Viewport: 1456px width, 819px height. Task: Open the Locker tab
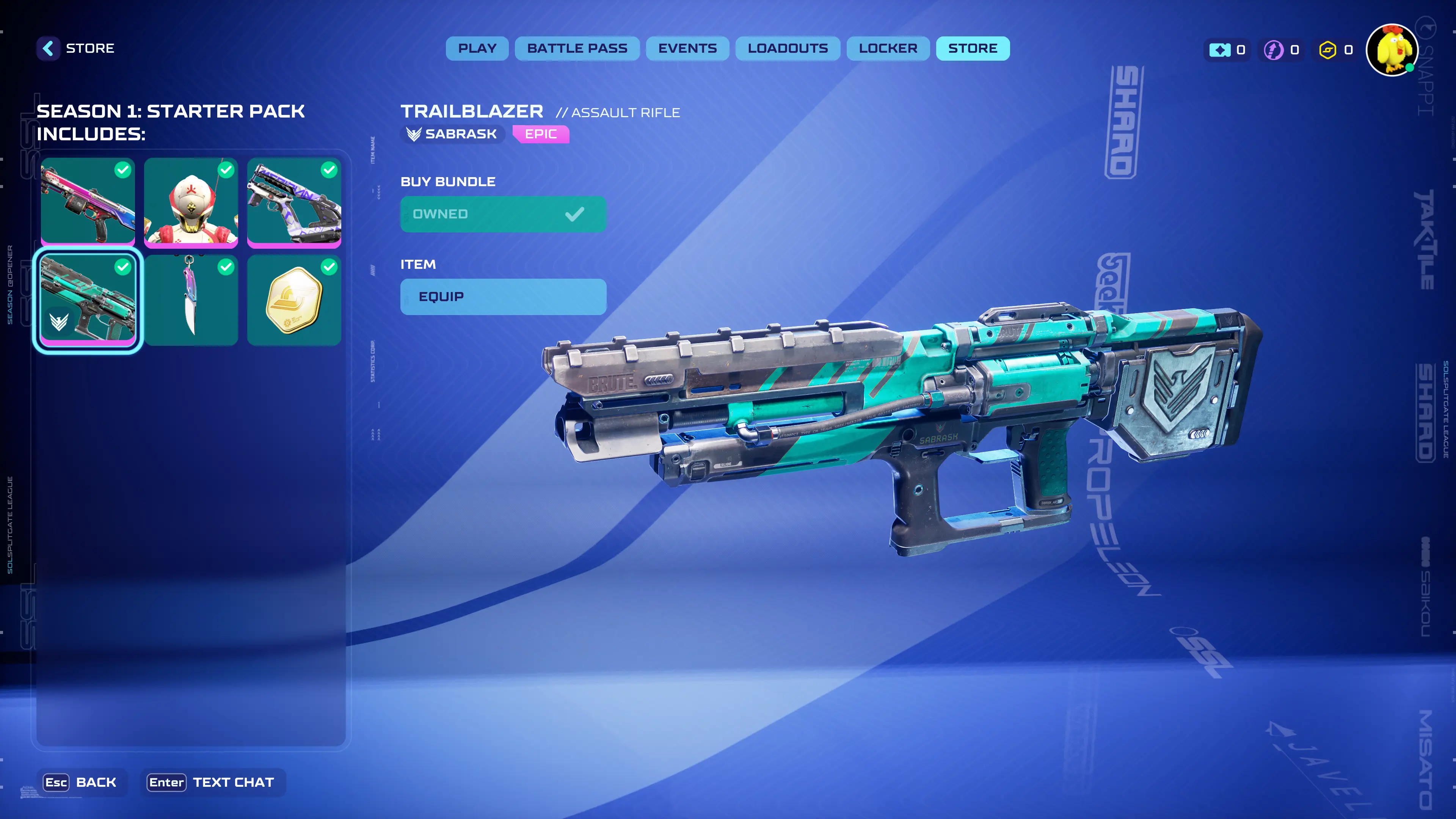887,49
